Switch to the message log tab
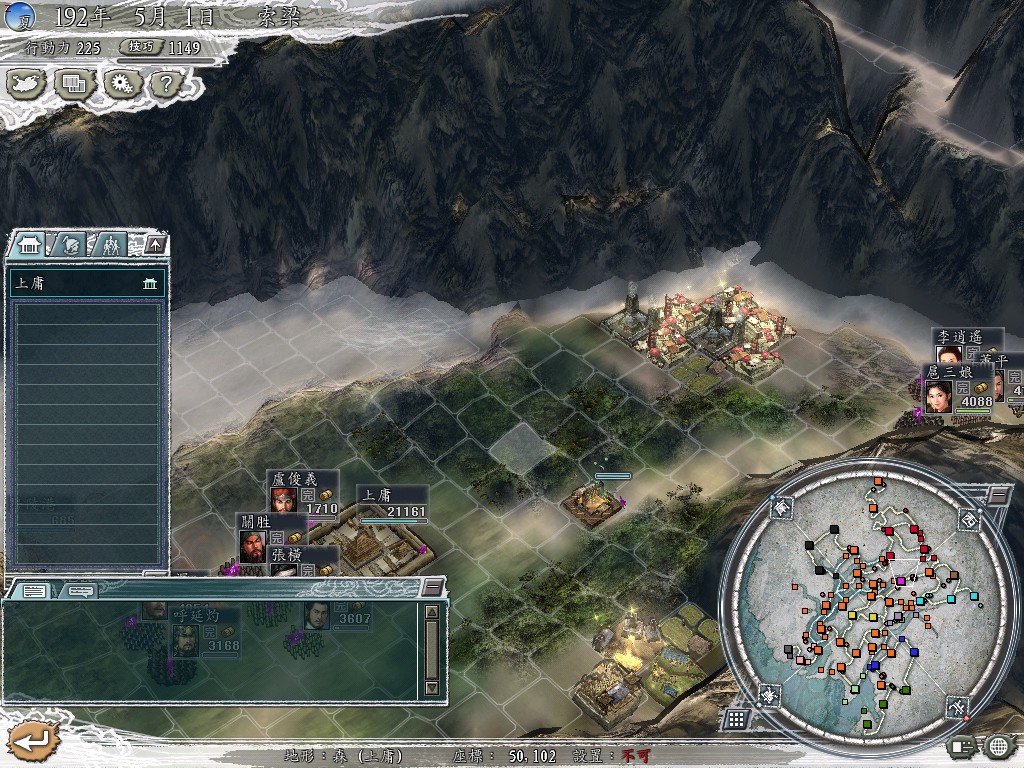The height and width of the screenshot is (768, 1024). [35, 590]
